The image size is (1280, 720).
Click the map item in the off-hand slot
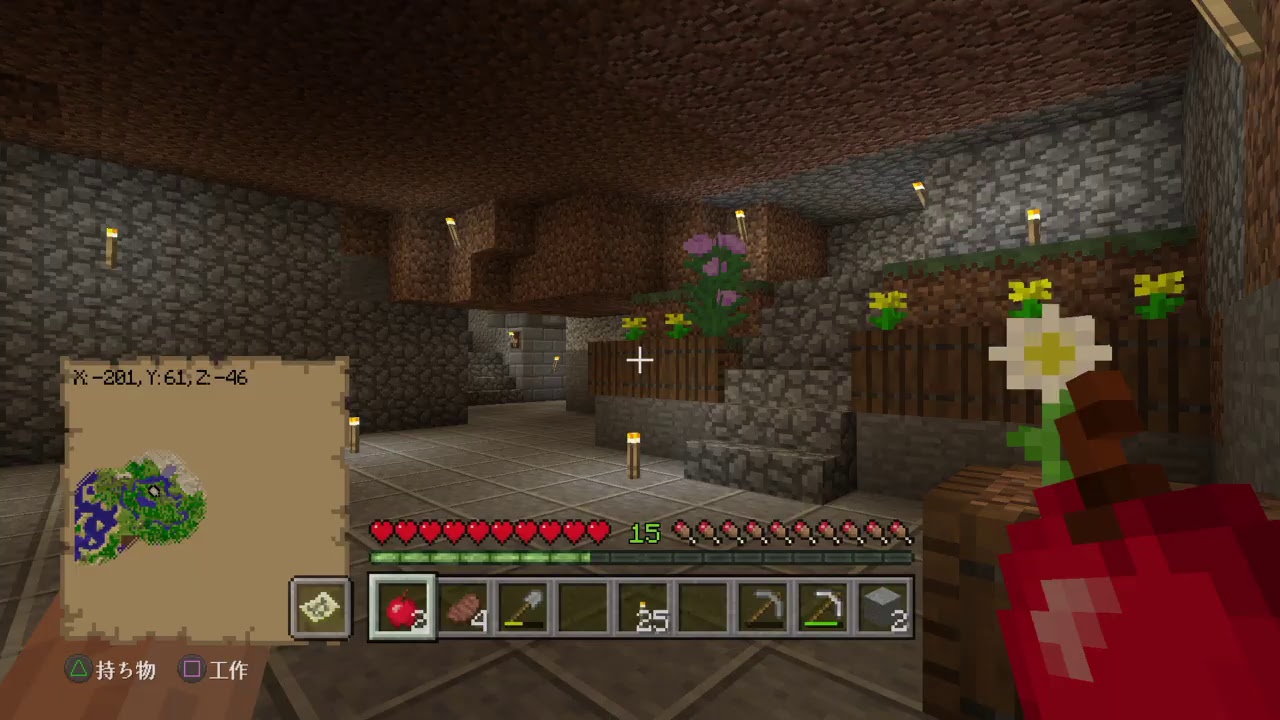click(320, 608)
